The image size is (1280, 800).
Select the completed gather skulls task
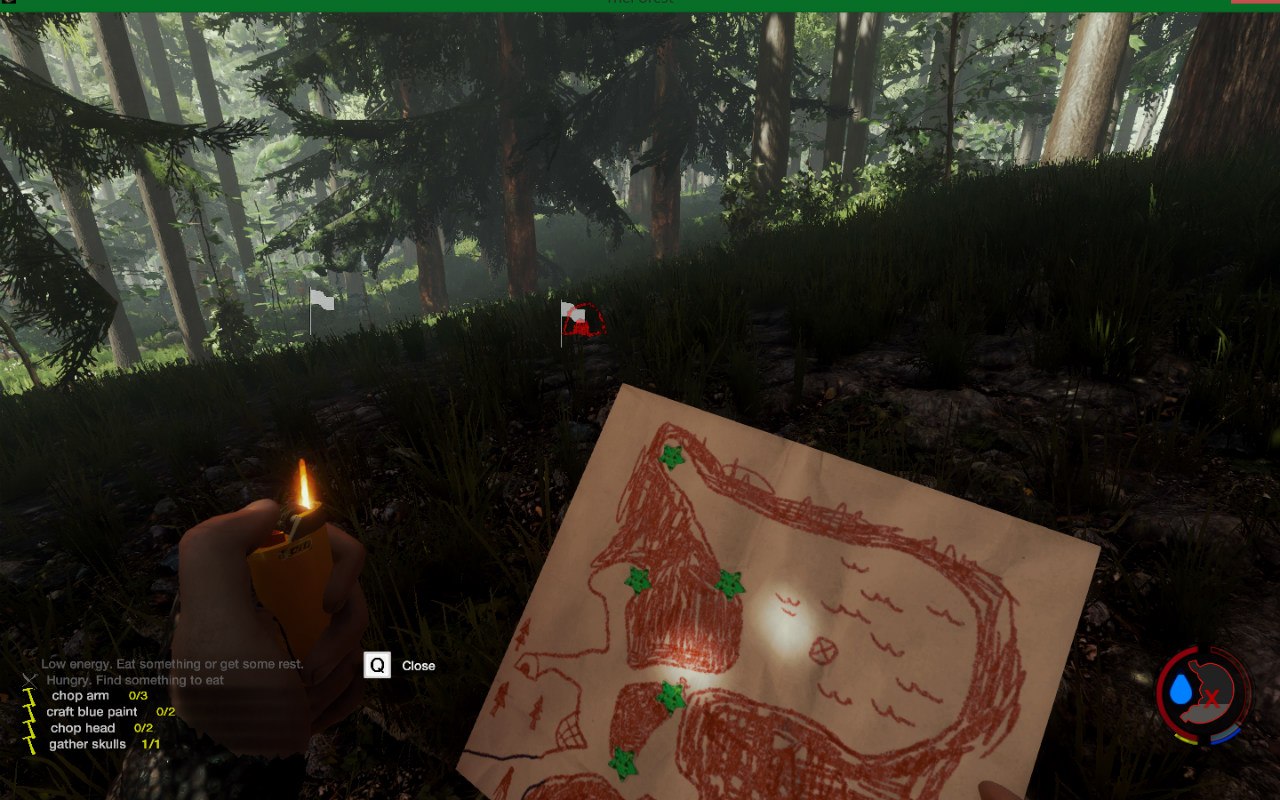[88, 744]
